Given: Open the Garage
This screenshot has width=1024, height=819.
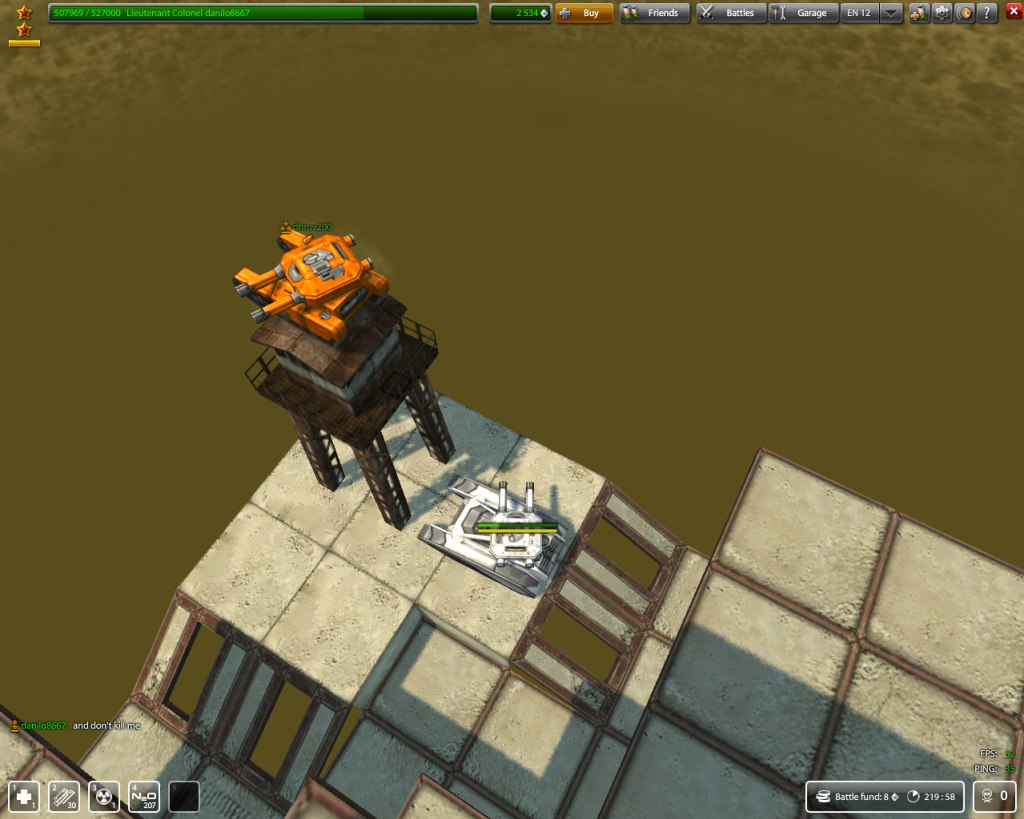Looking at the screenshot, I should 803,13.
